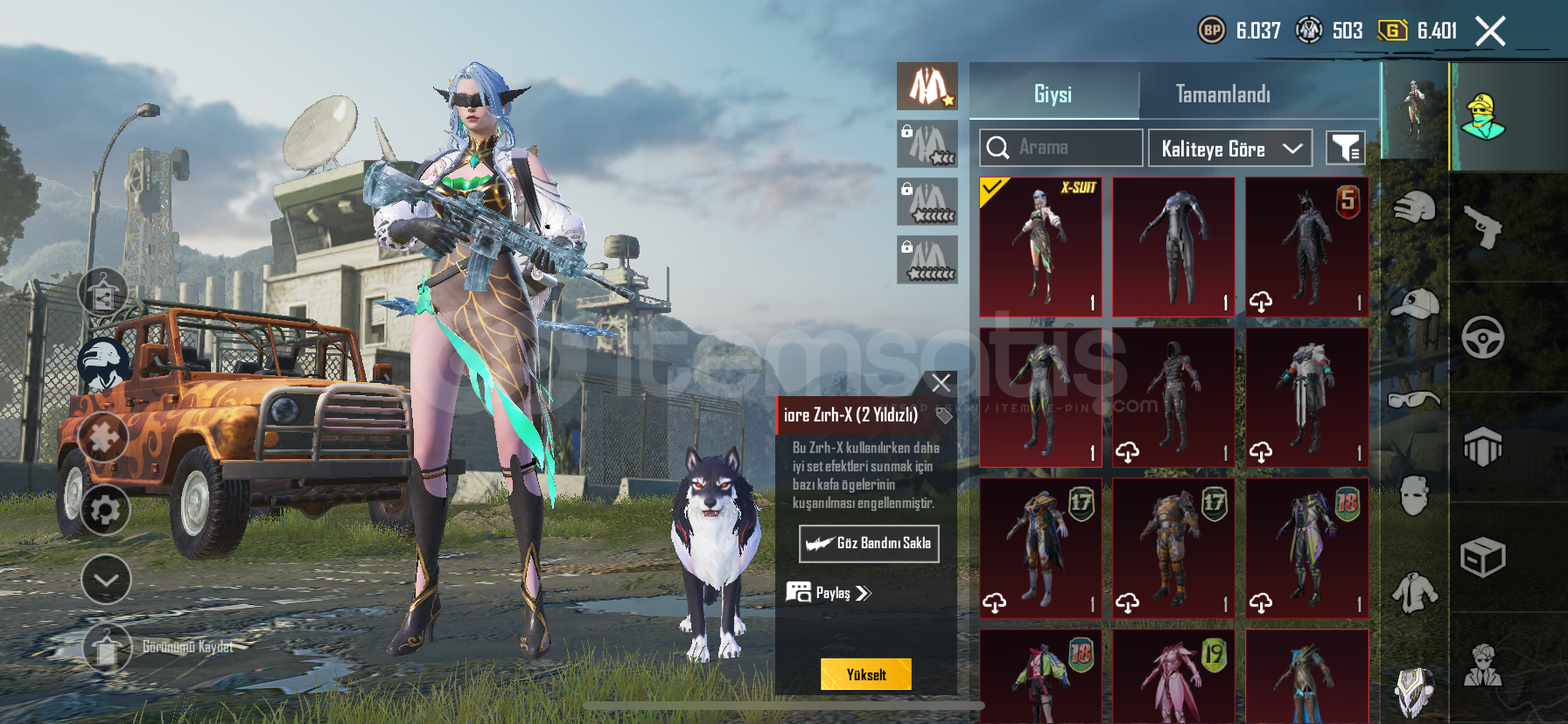Open the outfit filter funnel button

pos(1345,149)
